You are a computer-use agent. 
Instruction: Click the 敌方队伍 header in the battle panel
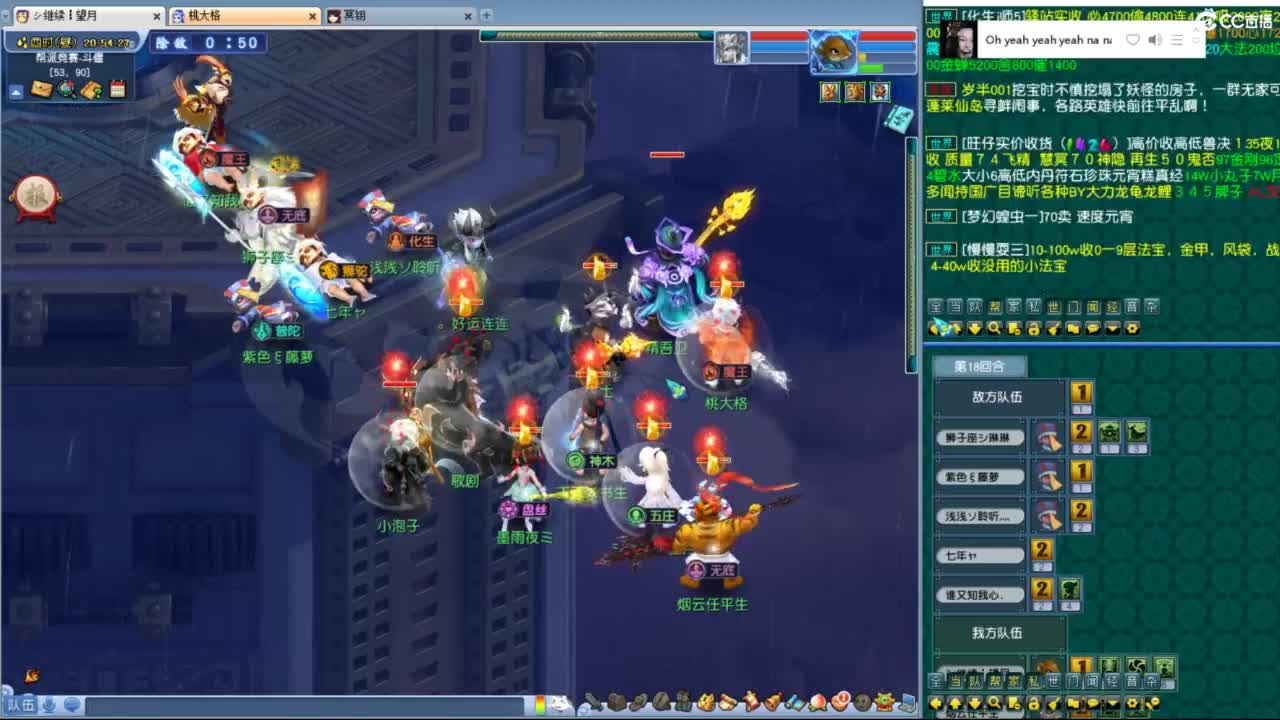[995, 396]
